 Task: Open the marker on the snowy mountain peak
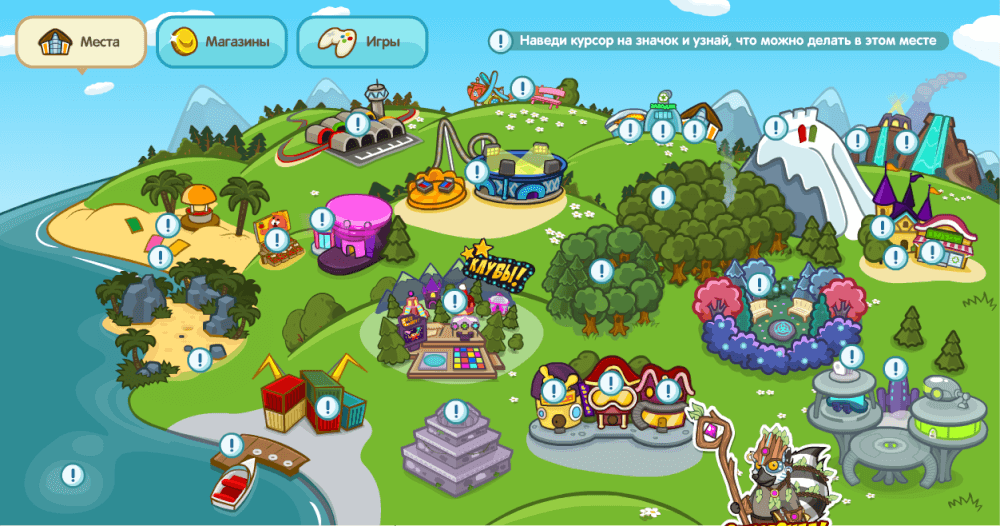tap(776, 127)
